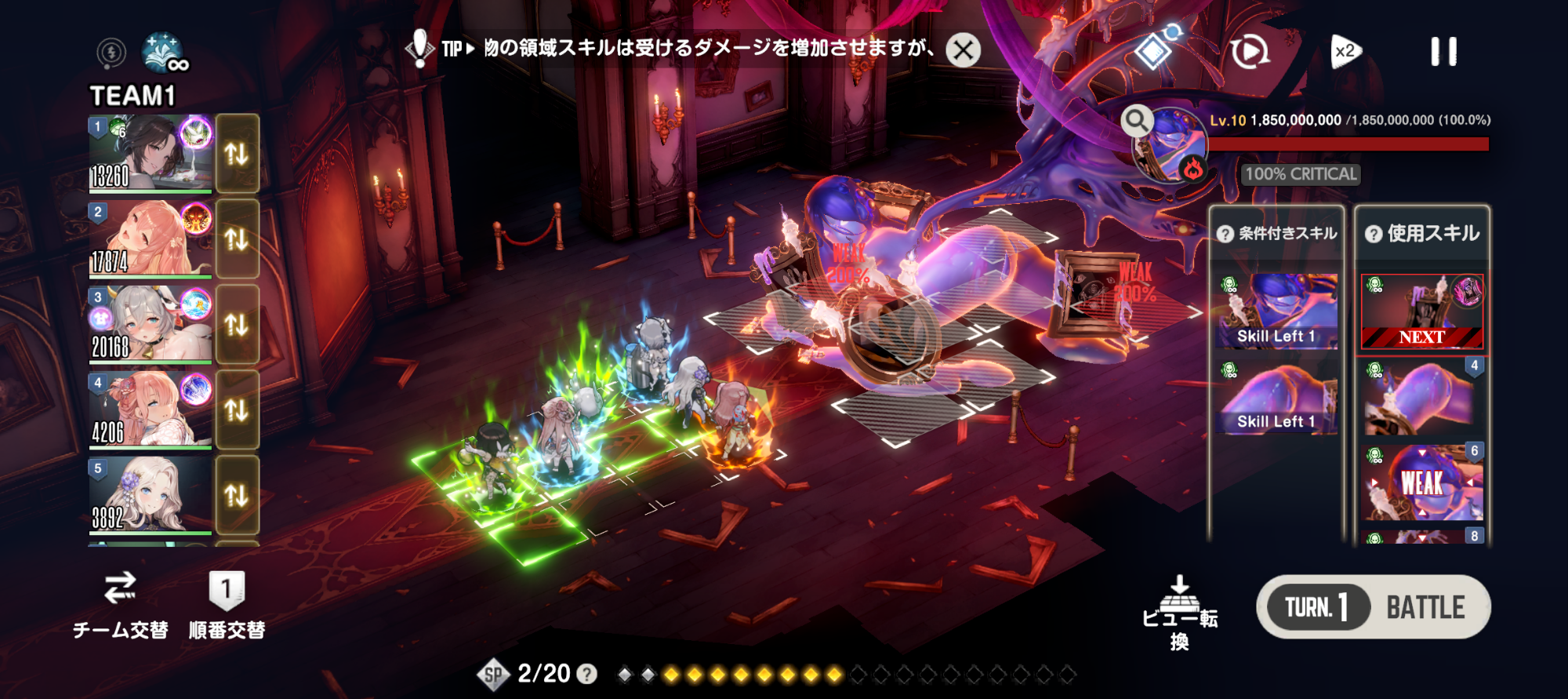Open the 条件付きスキル help question mark
This screenshot has height=699, width=1568.
(x=1225, y=234)
